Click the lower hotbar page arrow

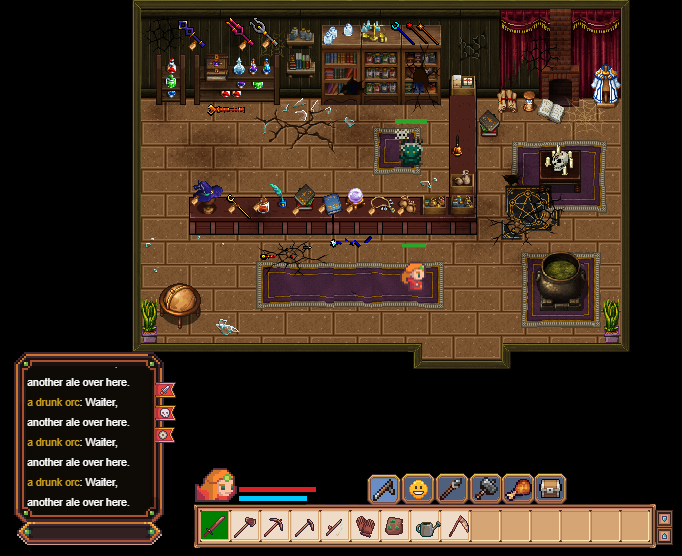(664, 535)
